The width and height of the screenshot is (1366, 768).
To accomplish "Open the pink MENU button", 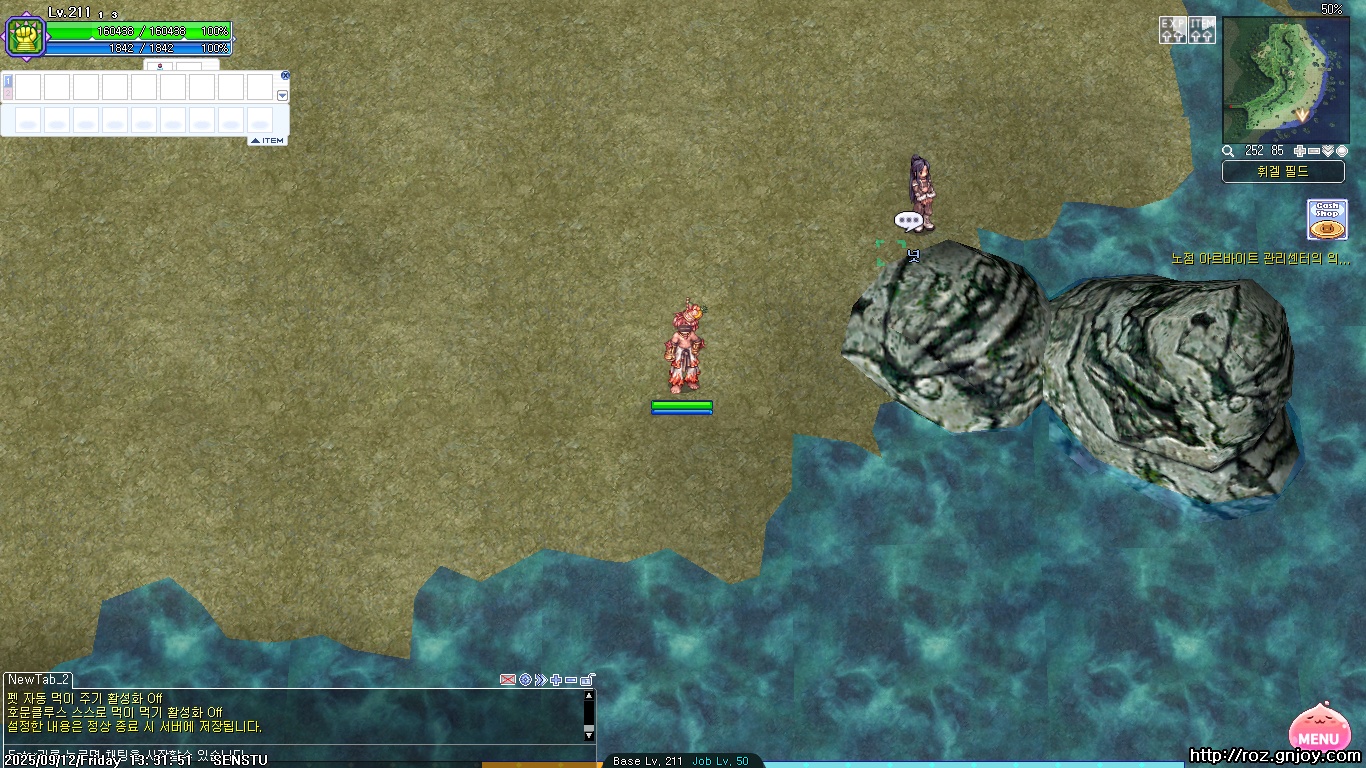I will click(1317, 729).
